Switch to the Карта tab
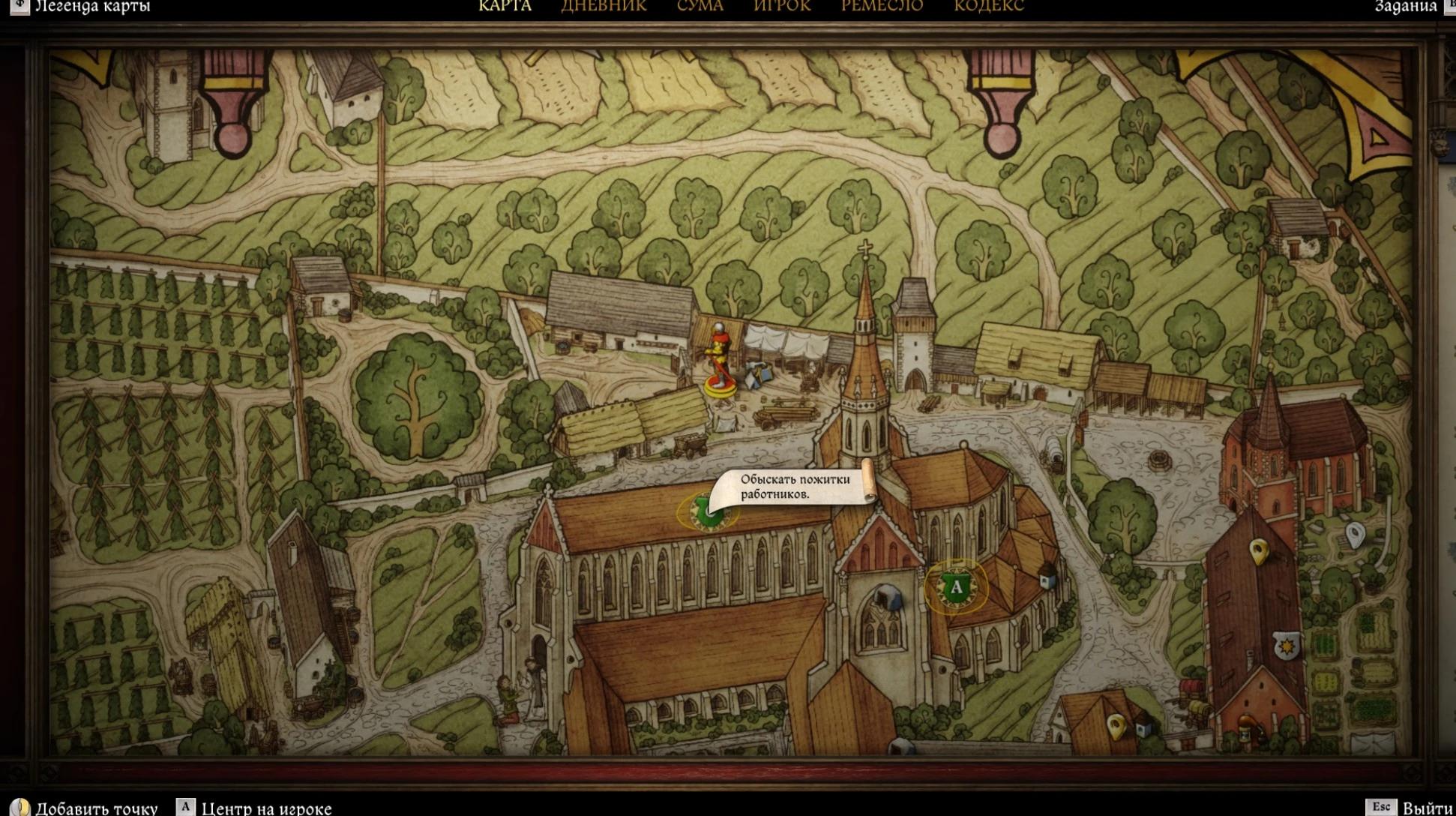The width and height of the screenshot is (1456, 816). pos(505,6)
